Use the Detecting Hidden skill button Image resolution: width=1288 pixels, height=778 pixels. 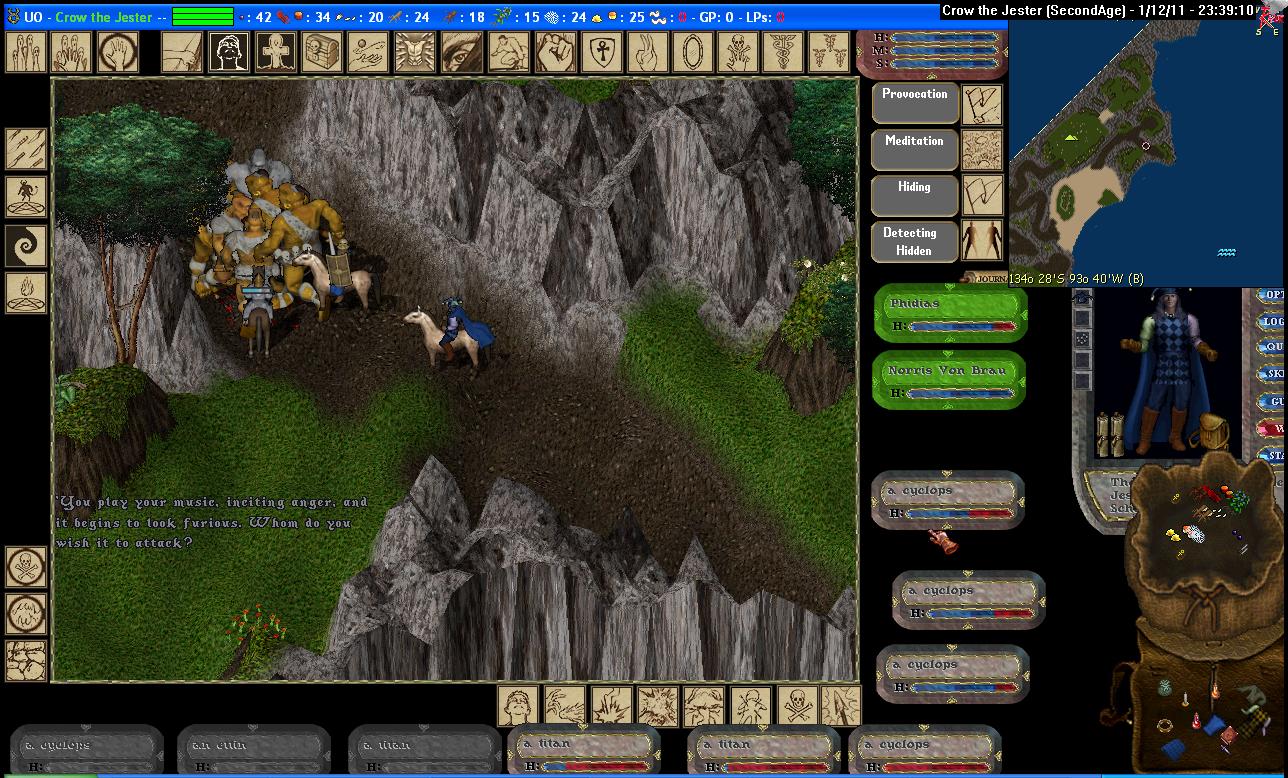point(915,241)
